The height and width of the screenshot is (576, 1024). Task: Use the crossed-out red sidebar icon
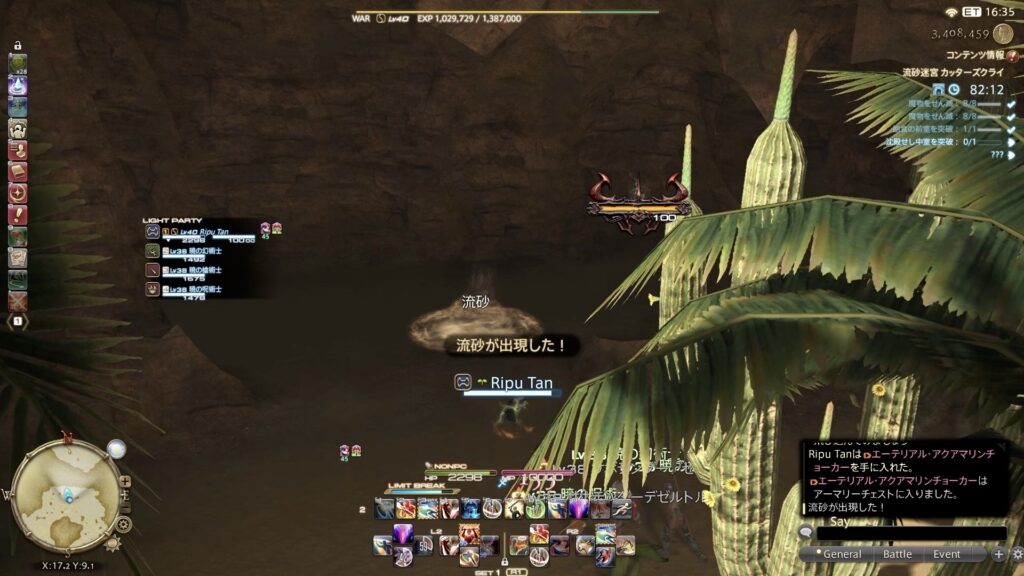(18, 301)
